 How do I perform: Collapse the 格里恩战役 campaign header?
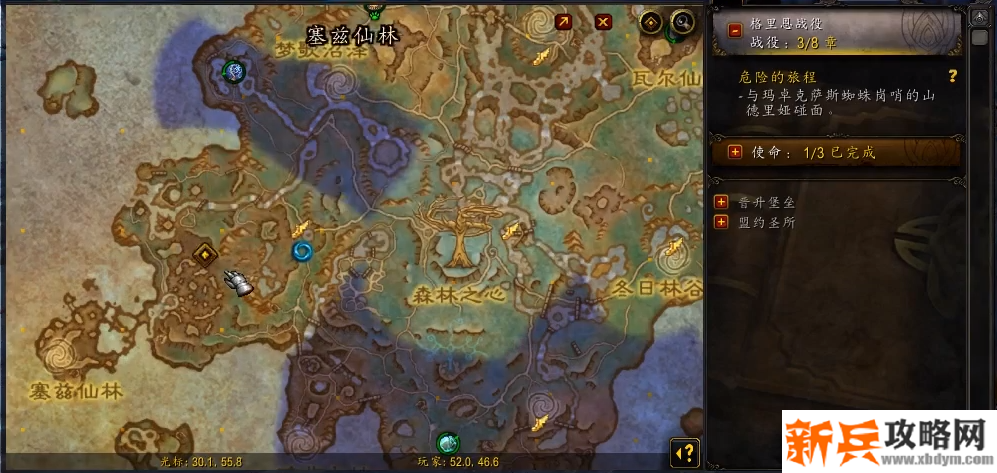coord(735,31)
